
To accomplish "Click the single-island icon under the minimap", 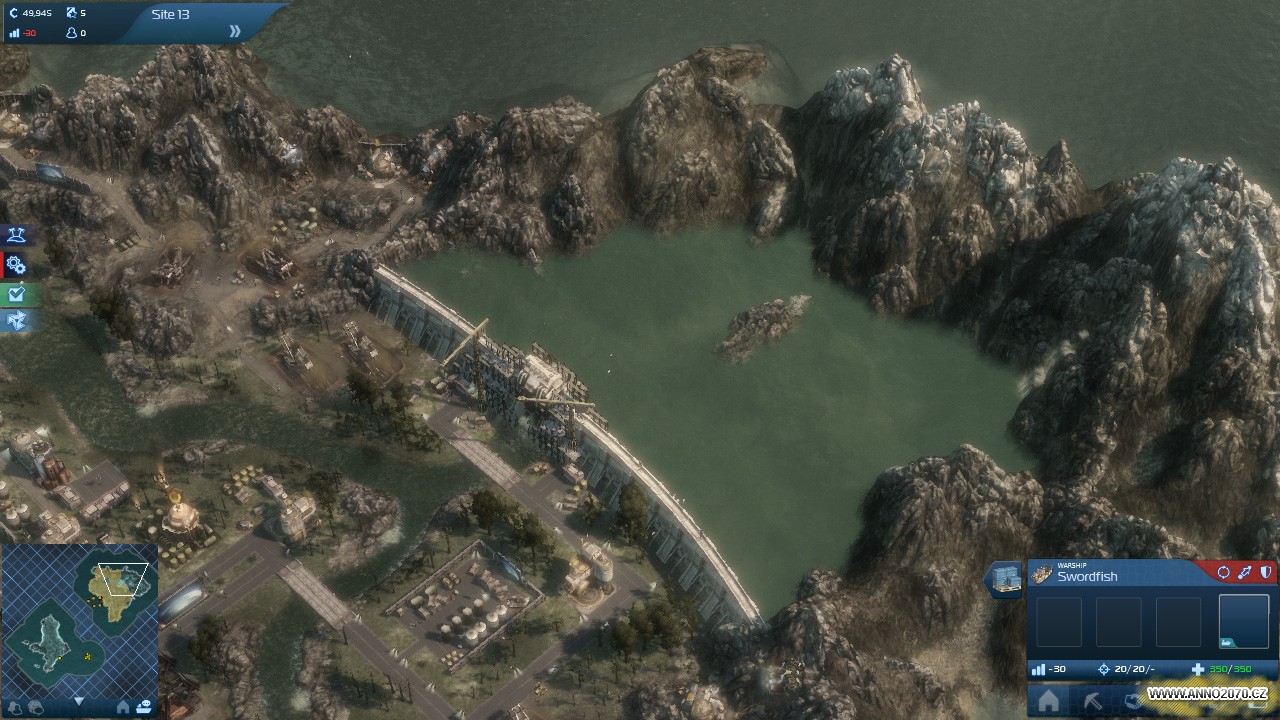I will [x=14, y=706].
